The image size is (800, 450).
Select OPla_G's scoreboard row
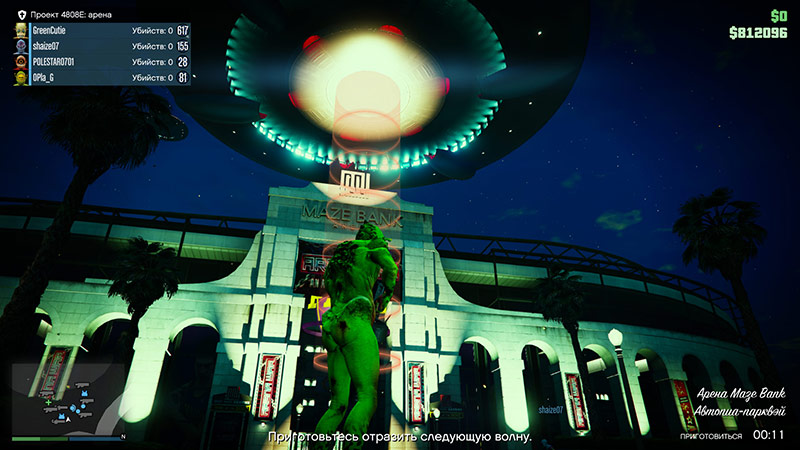102,78
